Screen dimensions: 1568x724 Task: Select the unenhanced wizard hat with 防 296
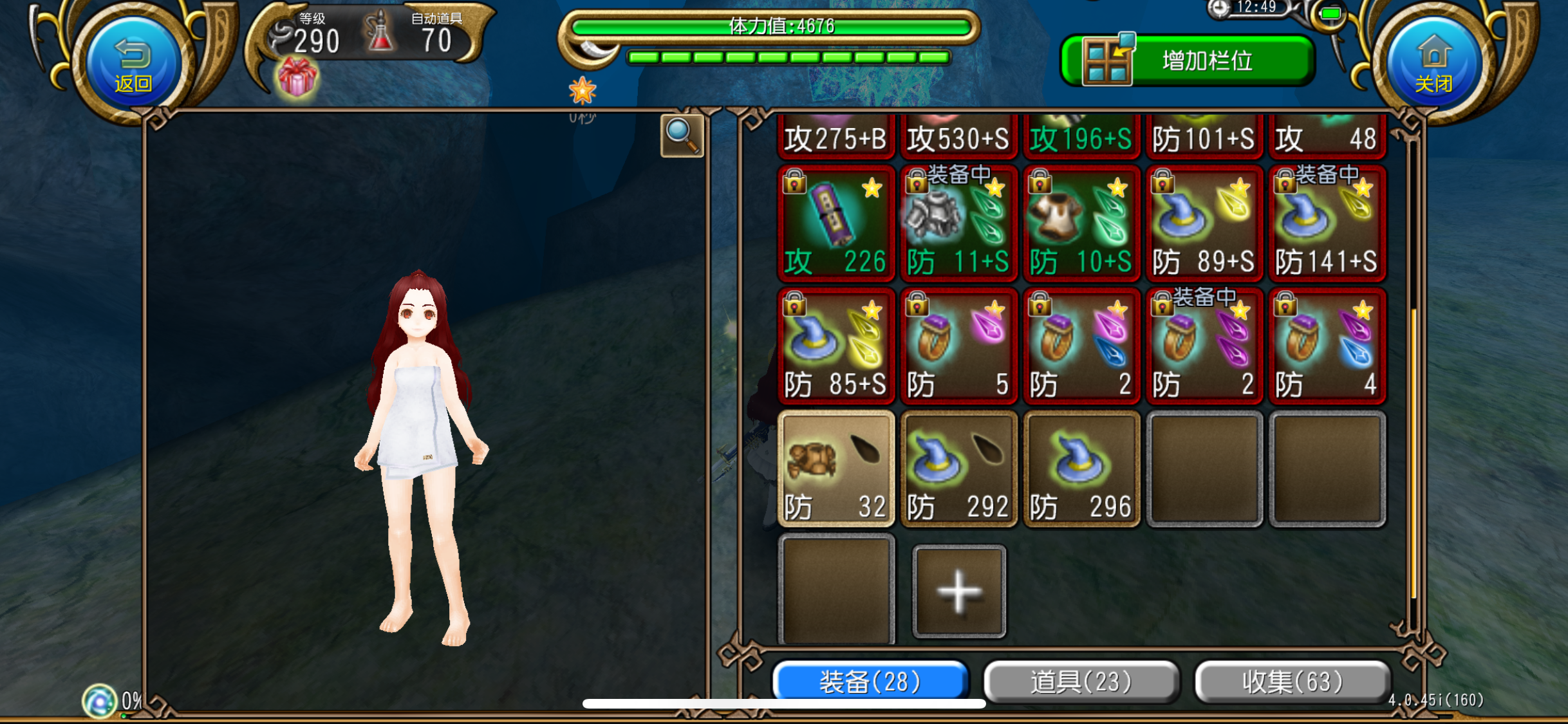pos(1081,467)
